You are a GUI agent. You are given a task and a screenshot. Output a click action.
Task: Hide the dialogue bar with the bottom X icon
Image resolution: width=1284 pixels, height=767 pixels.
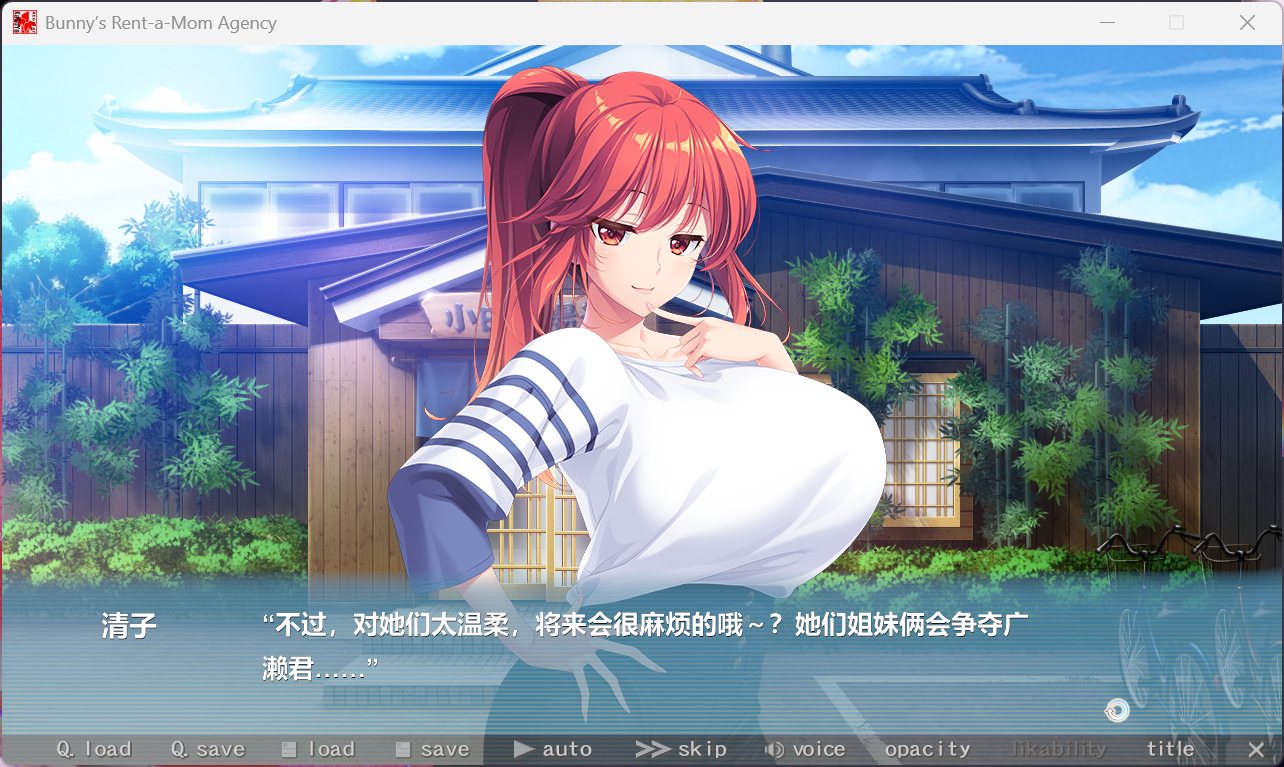coord(1257,747)
